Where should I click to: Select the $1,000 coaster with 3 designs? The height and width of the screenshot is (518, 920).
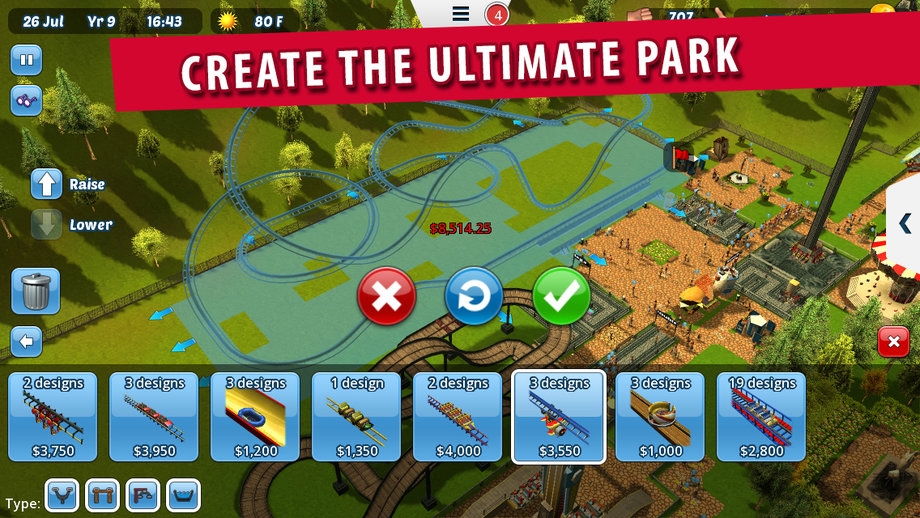pos(660,417)
